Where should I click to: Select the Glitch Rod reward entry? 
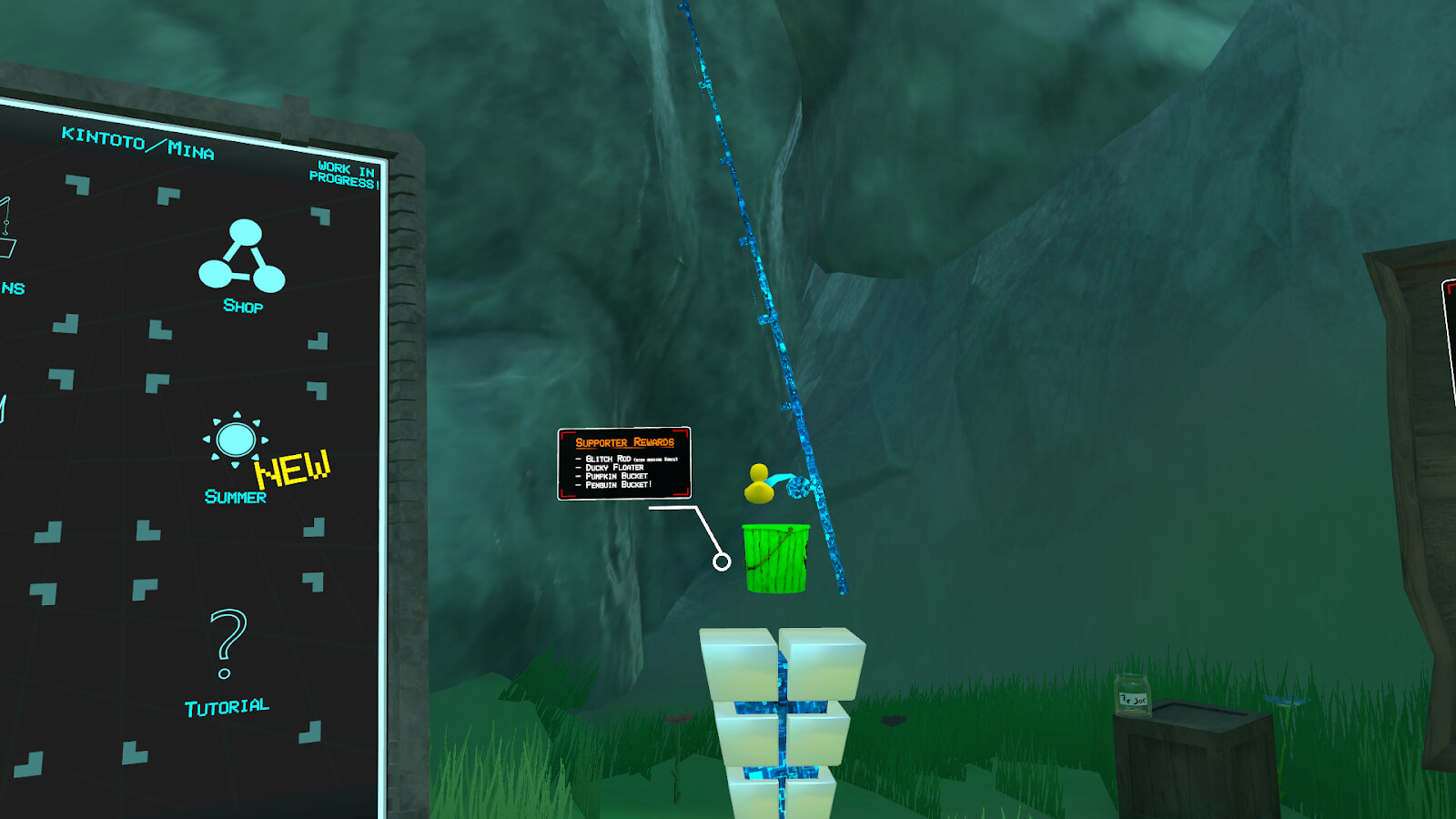(x=610, y=459)
